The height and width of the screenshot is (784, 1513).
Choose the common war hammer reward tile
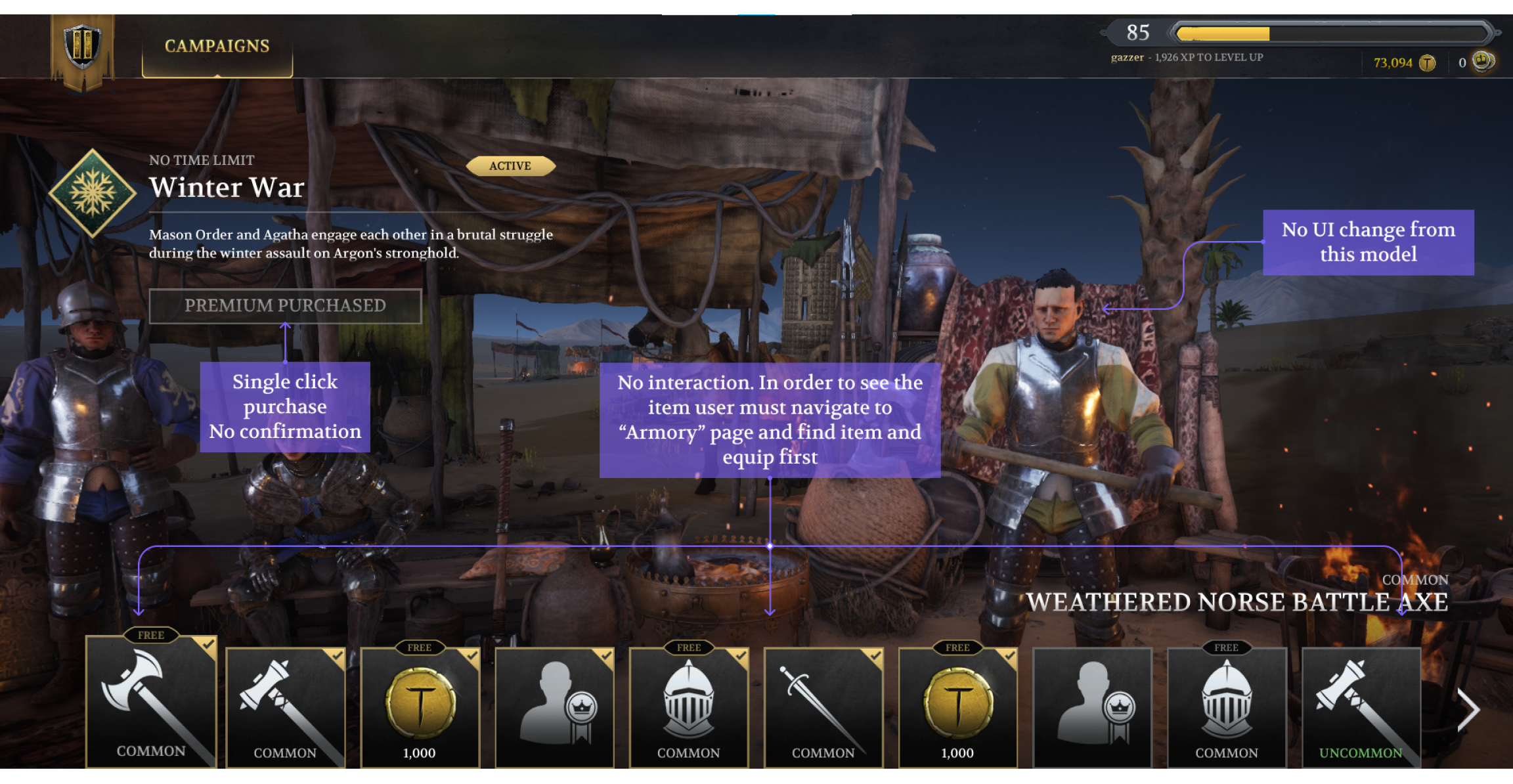pyautogui.click(x=285, y=708)
